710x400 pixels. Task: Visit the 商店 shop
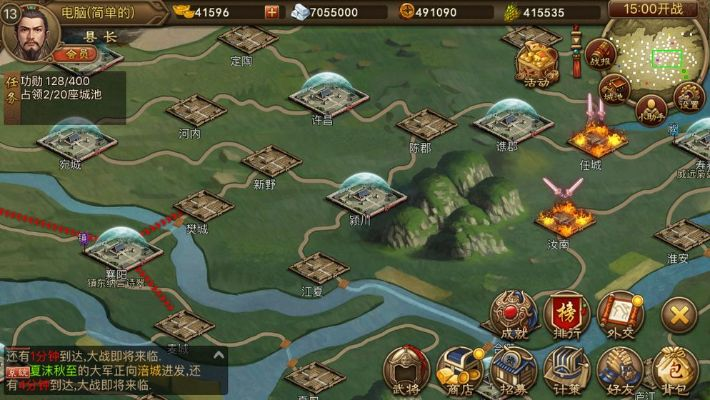point(459,372)
